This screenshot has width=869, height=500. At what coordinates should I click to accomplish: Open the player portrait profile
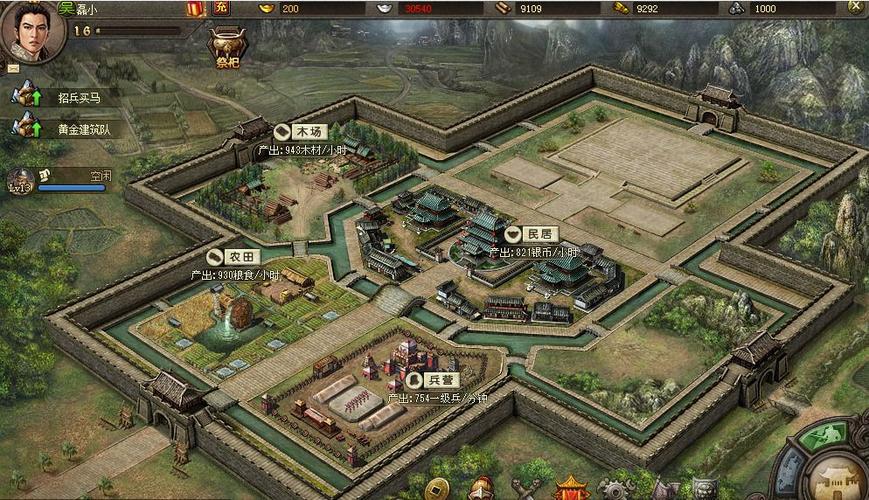32,29
